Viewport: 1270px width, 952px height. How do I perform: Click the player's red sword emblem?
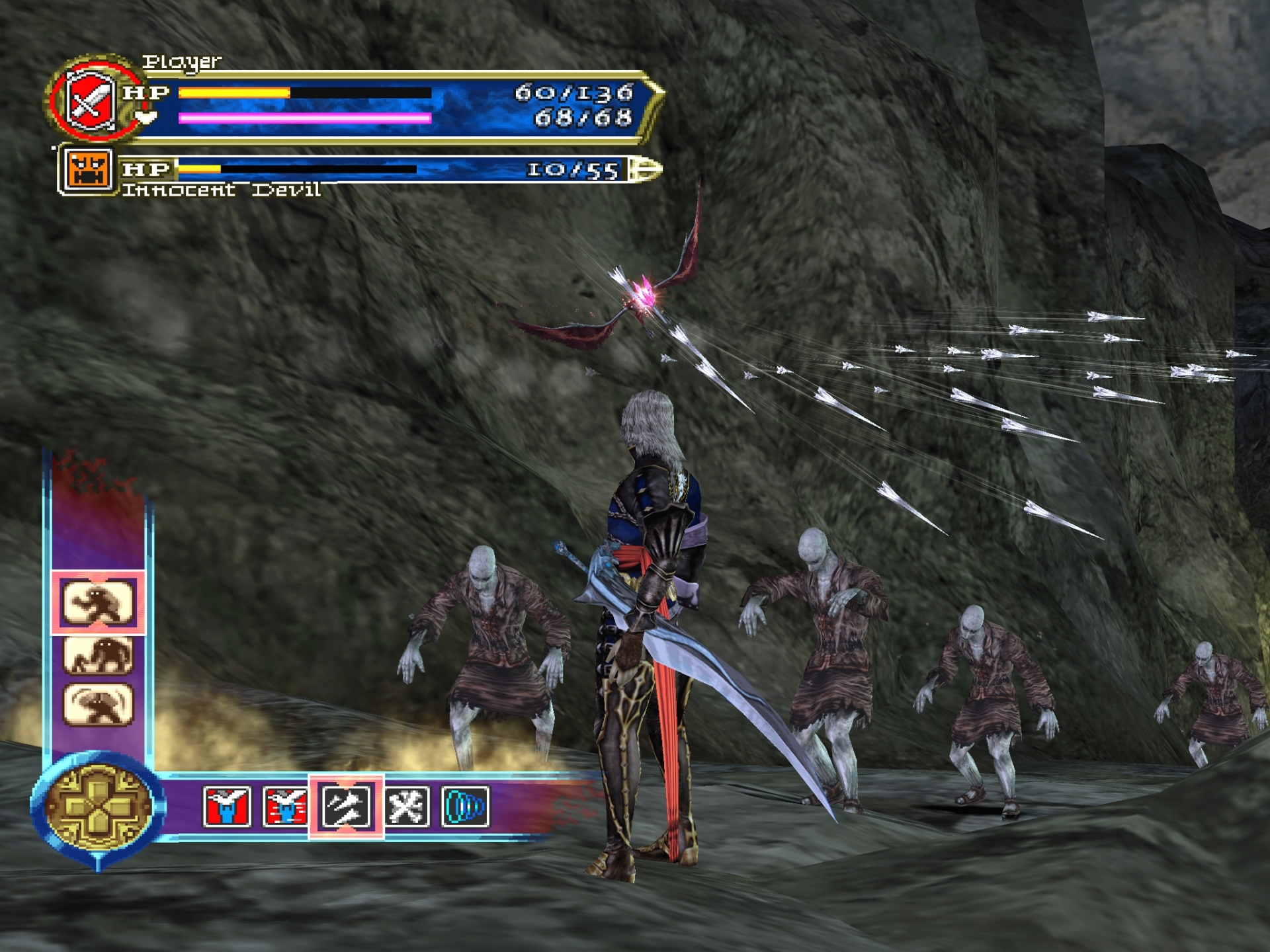click(91, 102)
